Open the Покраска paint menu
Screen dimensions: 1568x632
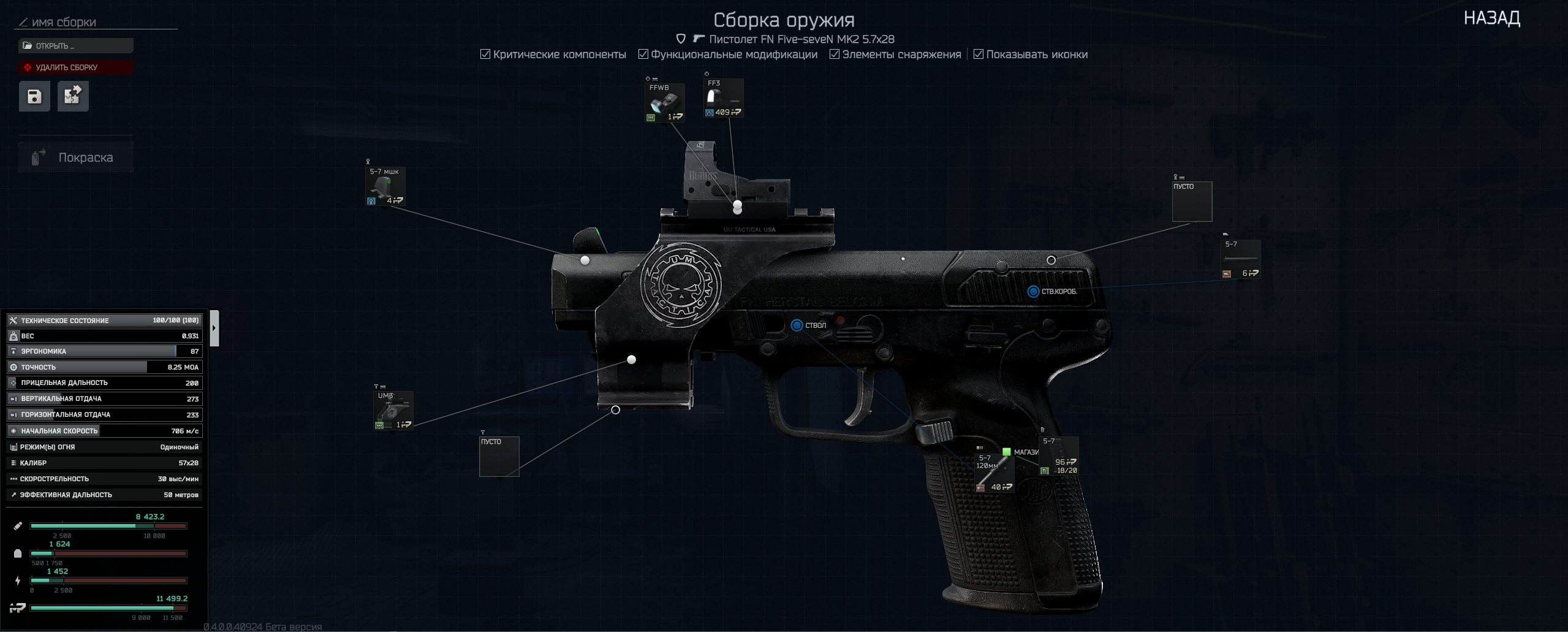(x=76, y=158)
